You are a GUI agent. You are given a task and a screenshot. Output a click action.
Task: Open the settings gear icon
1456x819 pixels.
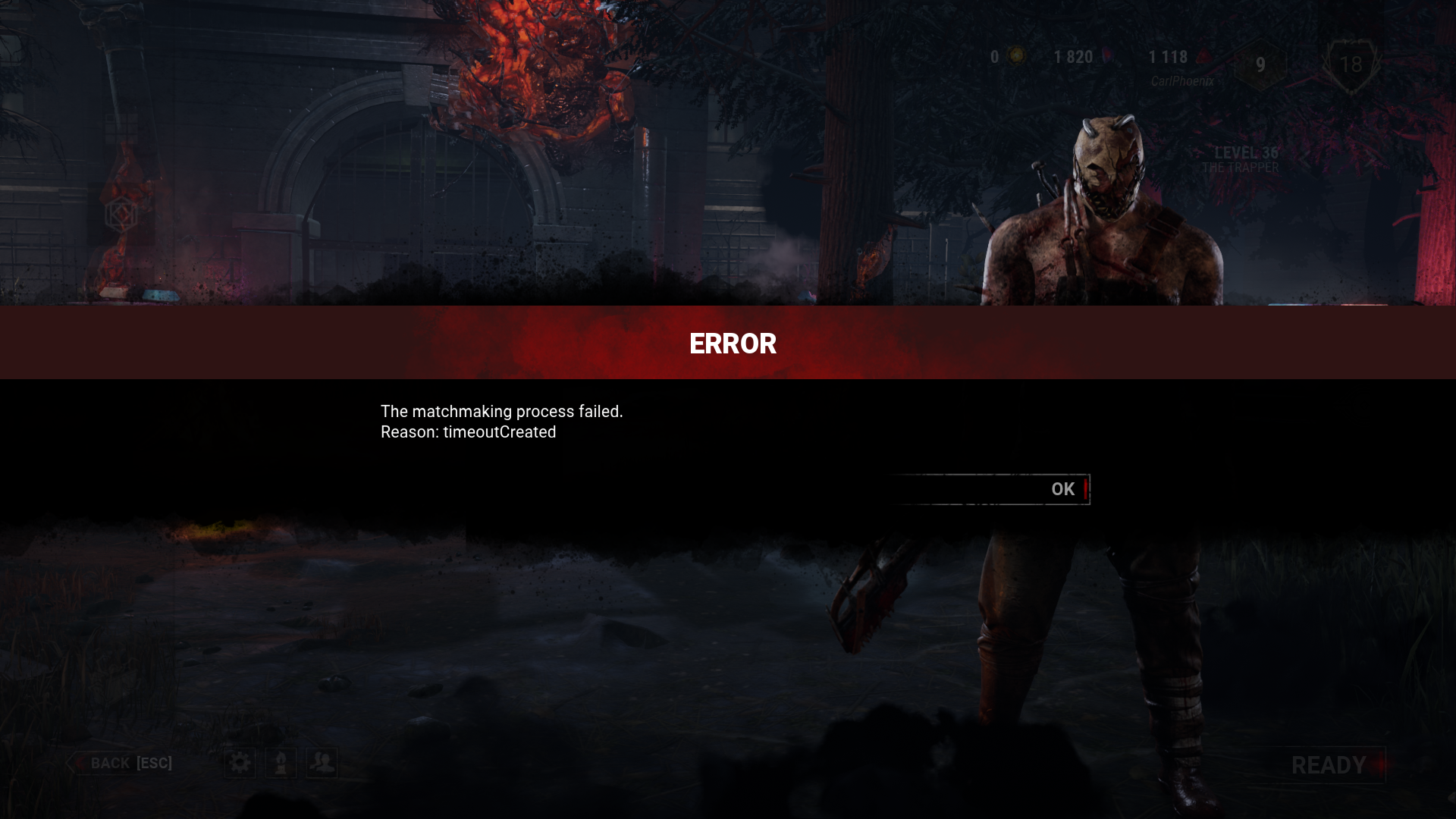click(x=240, y=763)
